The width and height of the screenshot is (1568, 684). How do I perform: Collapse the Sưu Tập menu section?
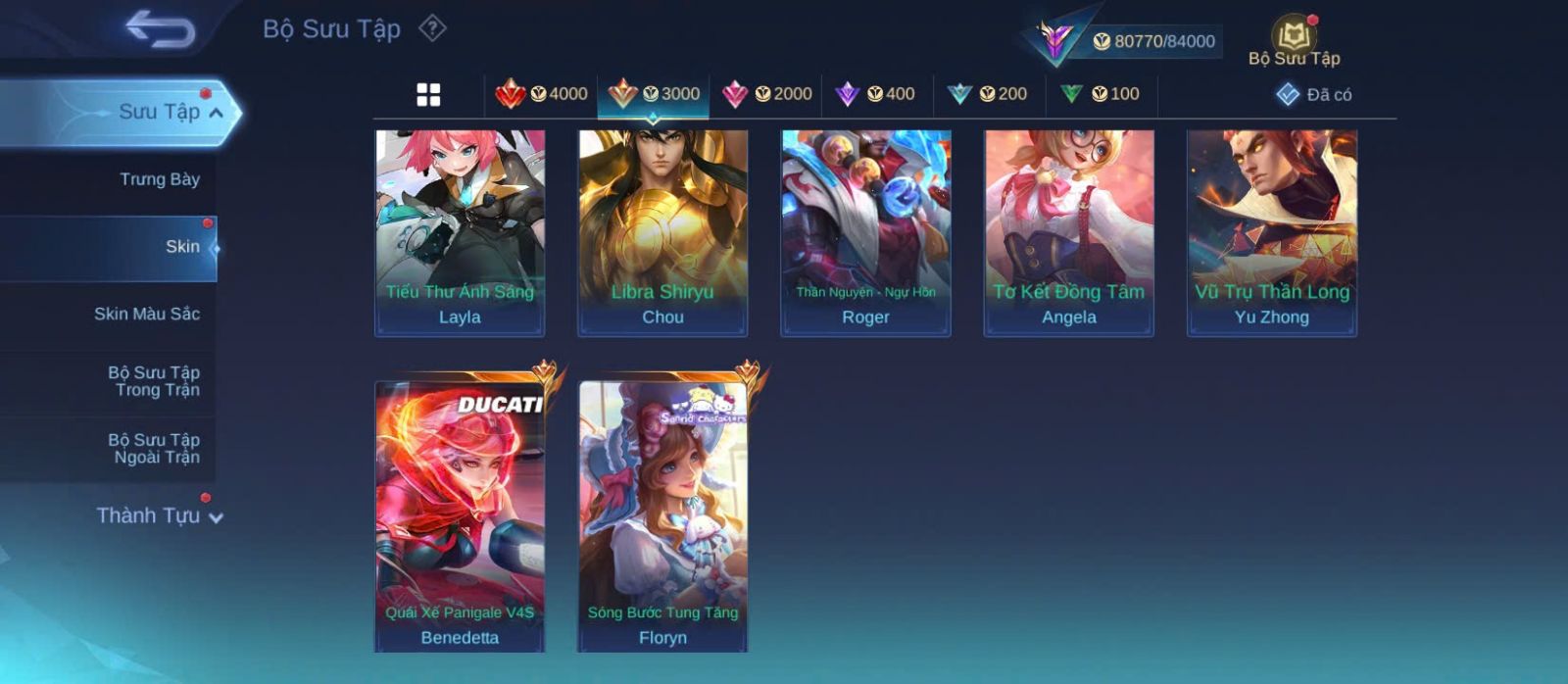point(215,113)
